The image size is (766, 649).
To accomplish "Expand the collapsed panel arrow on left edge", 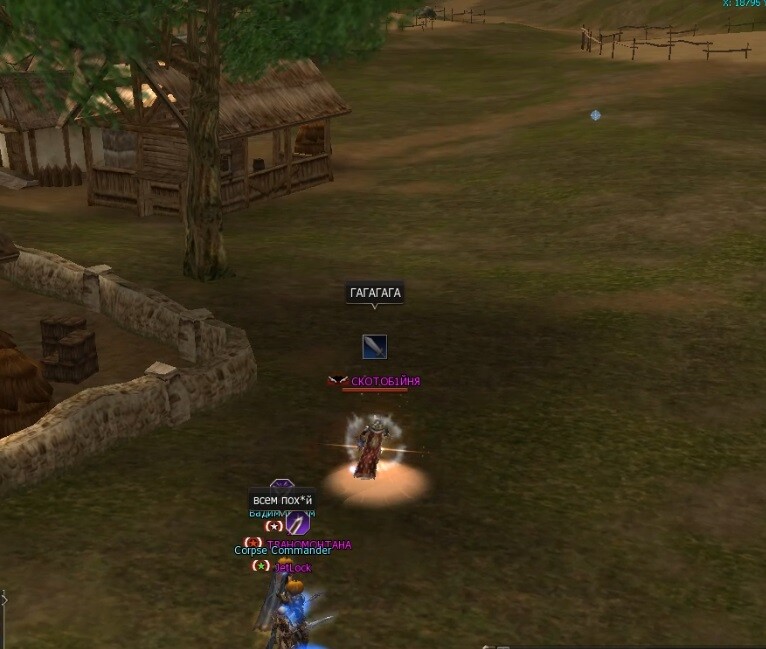I will point(3,598).
